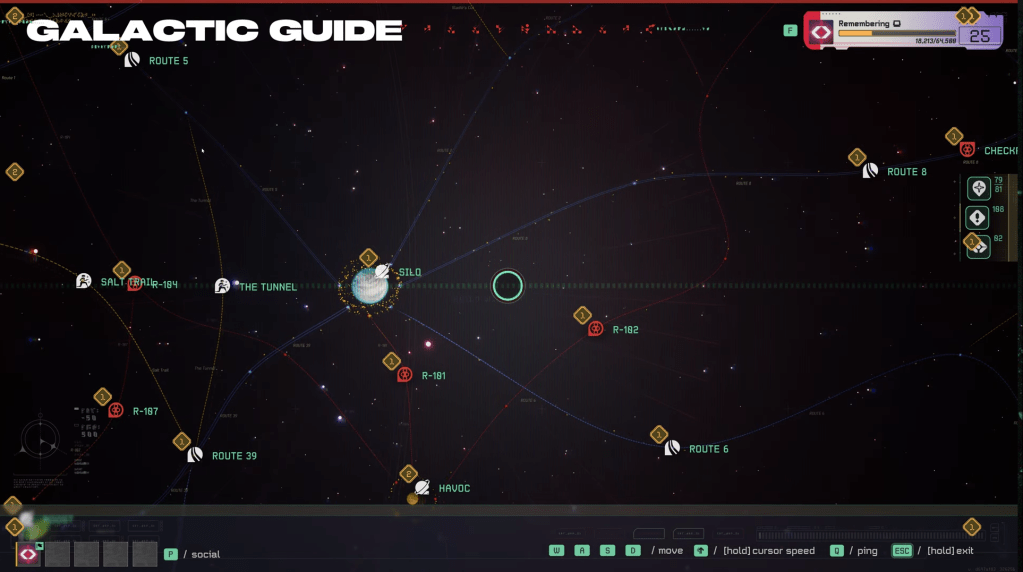
Task: Select the Silo planet marker
Action: (382, 272)
